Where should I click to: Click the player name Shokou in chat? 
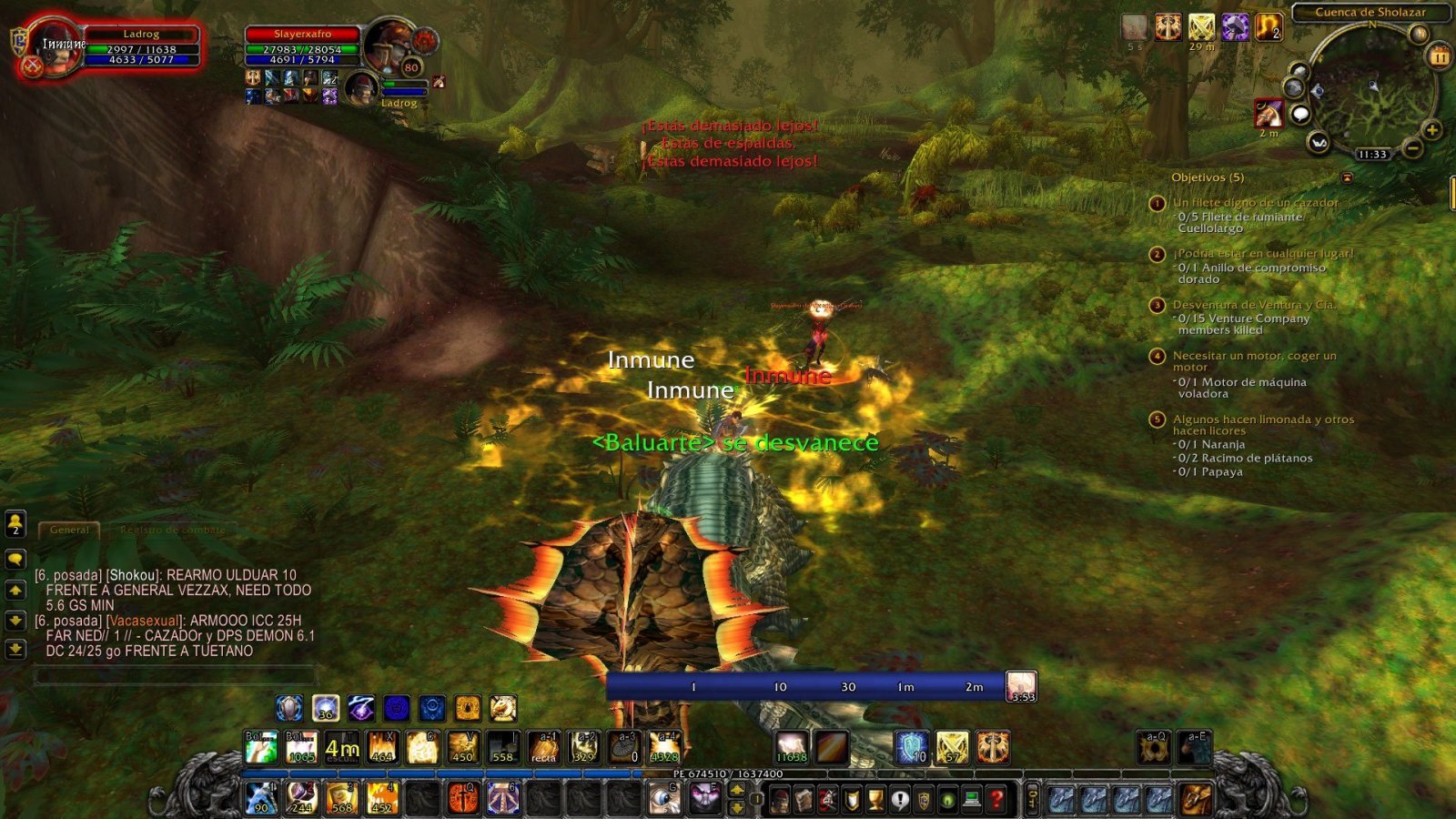(x=134, y=575)
